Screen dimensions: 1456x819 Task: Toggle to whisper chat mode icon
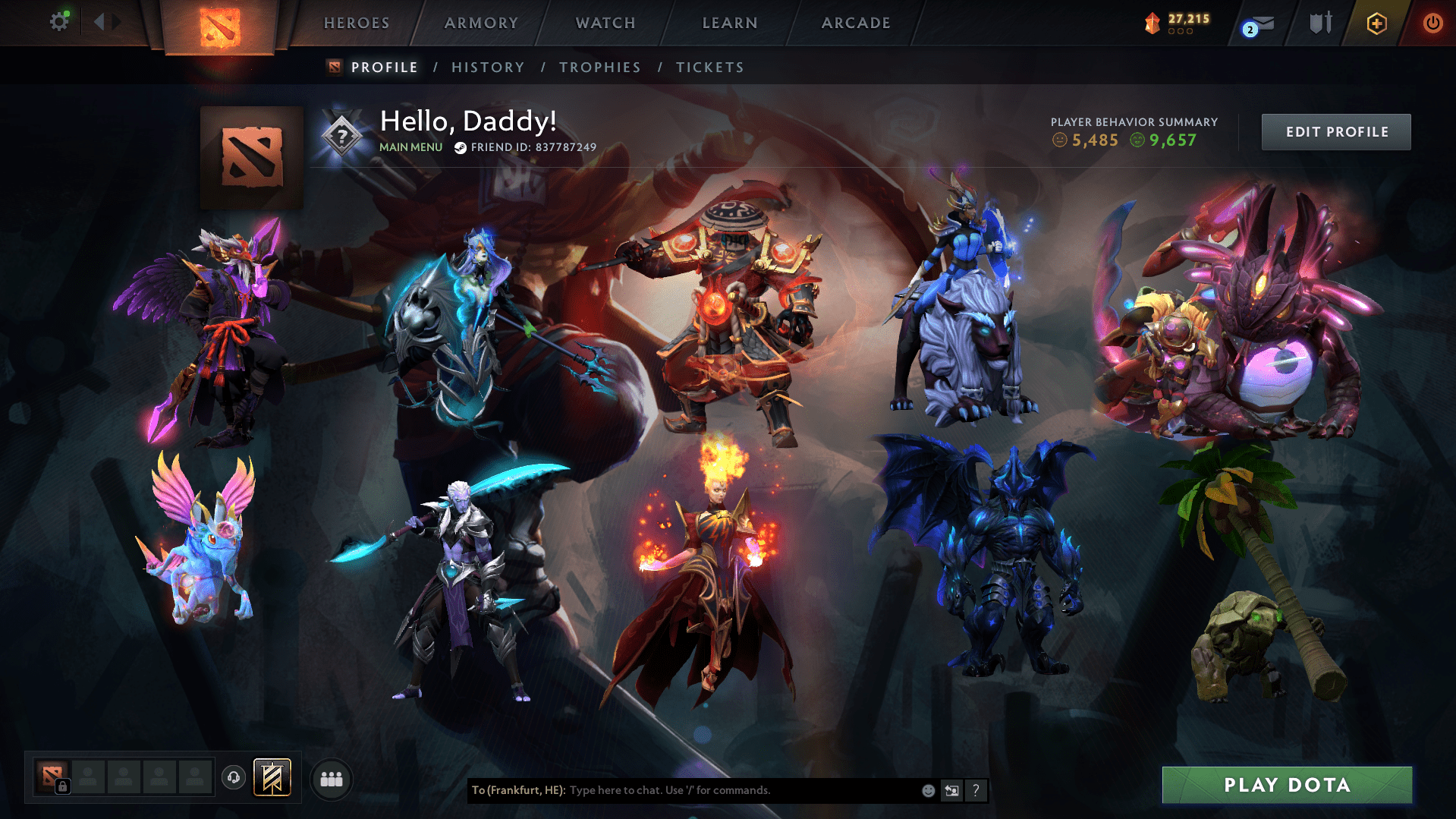[x=952, y=790]
